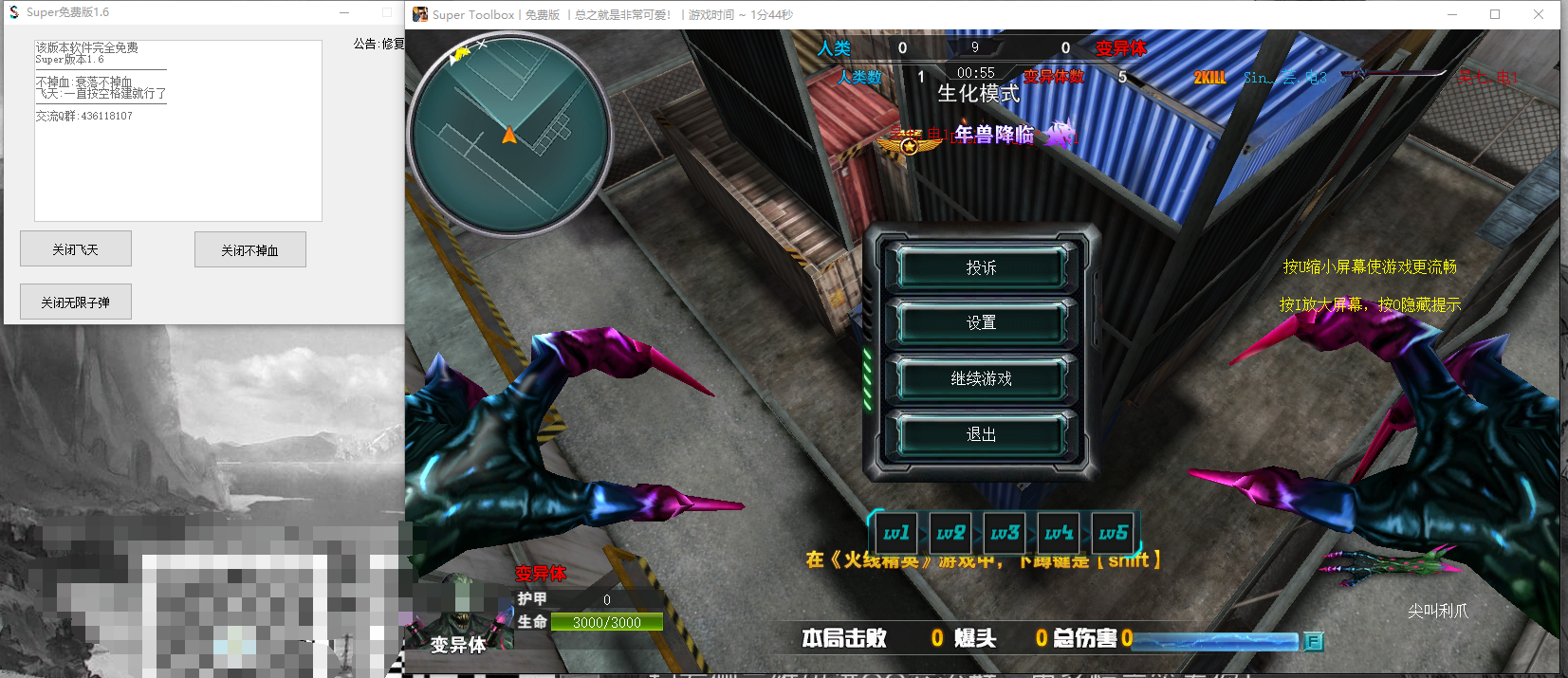The width and height of the screenshot is (1568, 678).
Task: Select the lv4 level slot
Action: tap(1059, 534)
